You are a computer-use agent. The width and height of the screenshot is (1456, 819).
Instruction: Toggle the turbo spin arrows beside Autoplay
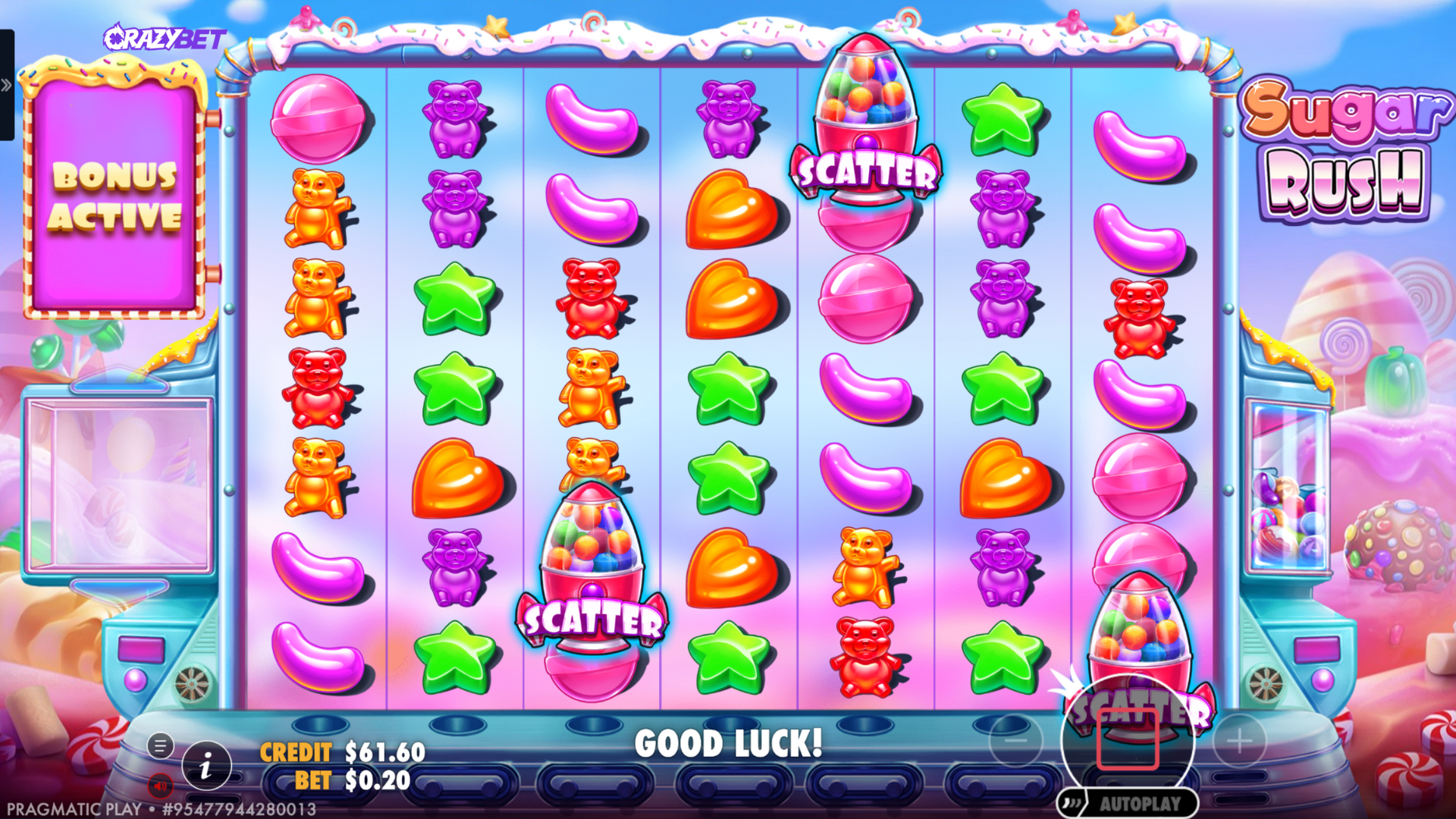pyautogui.click(x=1072, y=803)
